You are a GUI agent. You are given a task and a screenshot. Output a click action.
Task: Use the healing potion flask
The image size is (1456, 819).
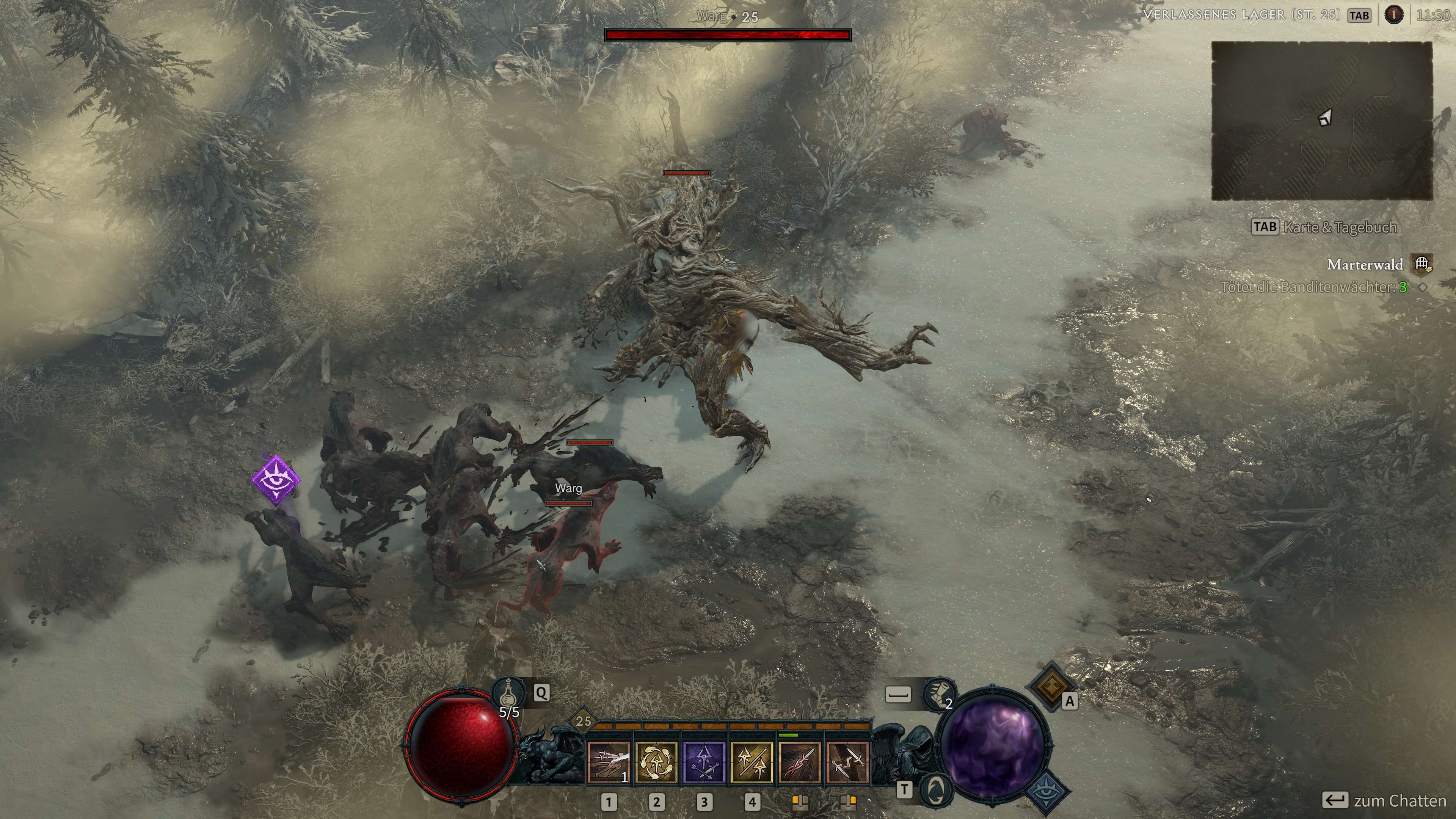coord(508,692)
